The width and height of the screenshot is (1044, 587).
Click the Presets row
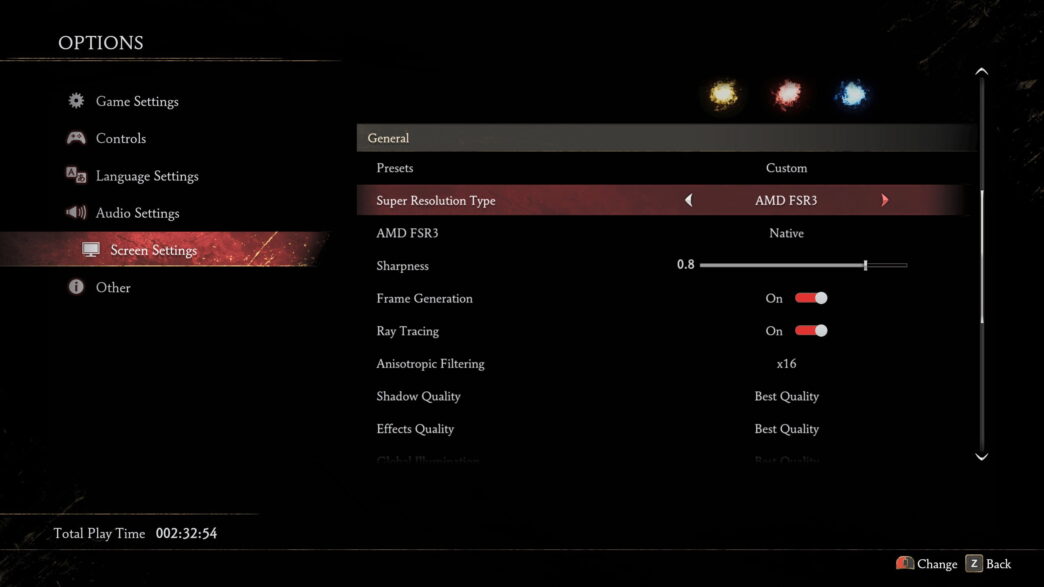(x=660, y=168)
